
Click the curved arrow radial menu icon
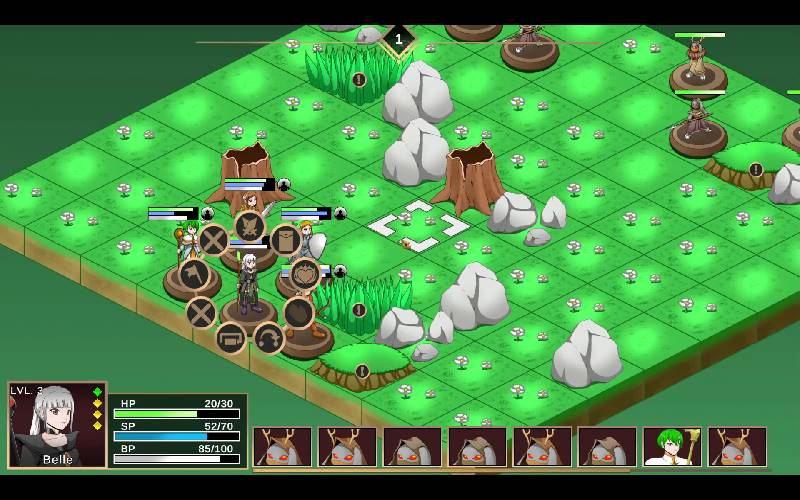(268, 338)
